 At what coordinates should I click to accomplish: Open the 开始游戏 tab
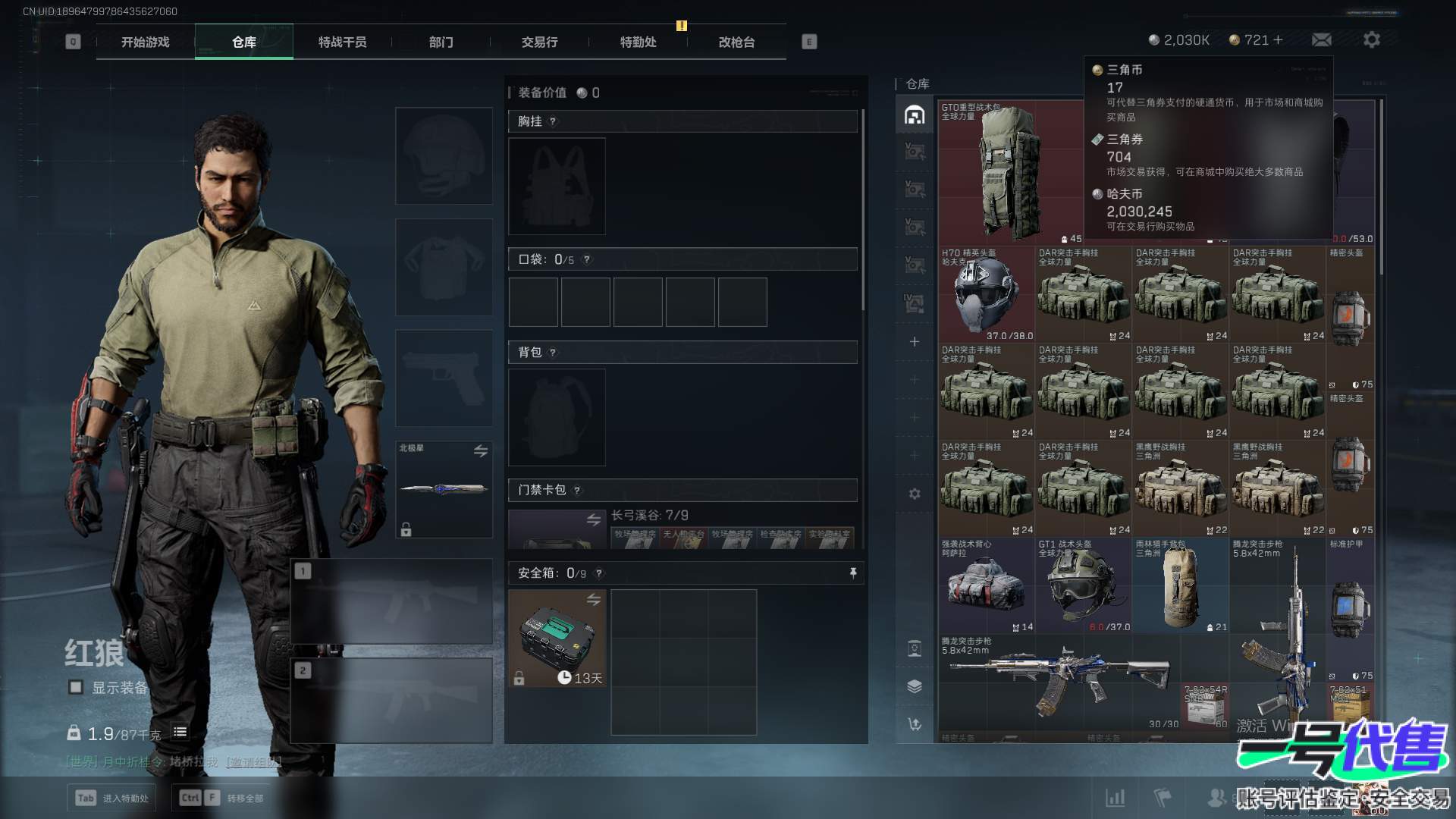[x=145, y=42]
